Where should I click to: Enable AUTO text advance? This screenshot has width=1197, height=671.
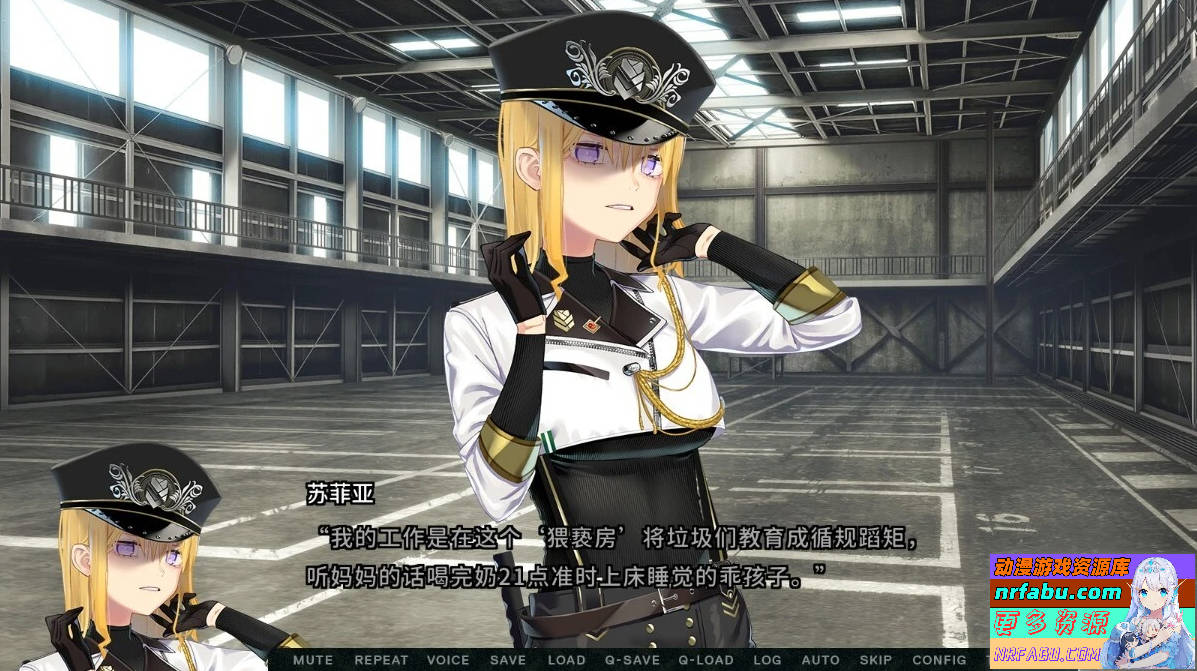coord(821,660)
